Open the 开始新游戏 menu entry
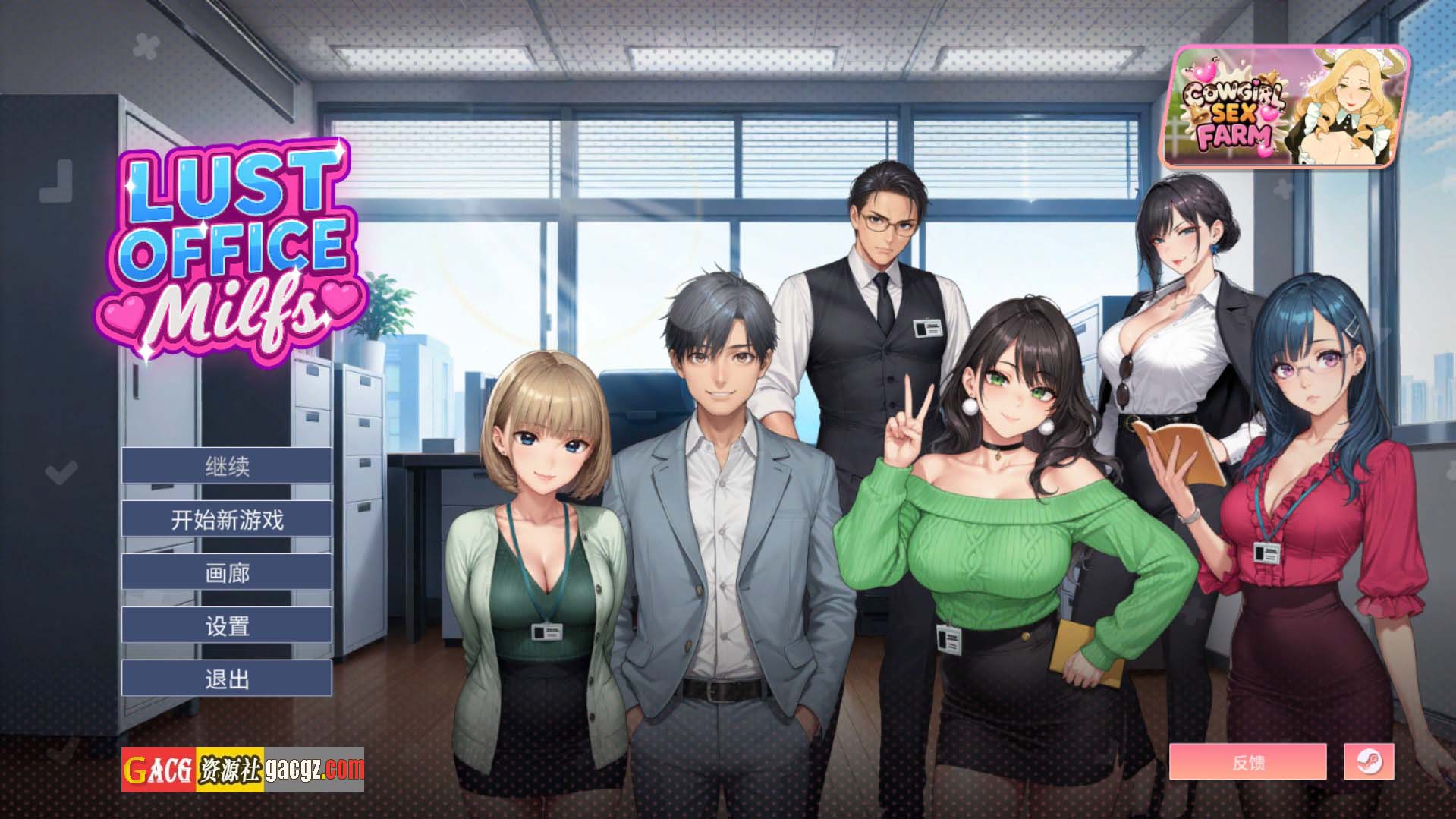The width and height of the screenshot is (1456, 819). (x=225, y=518)
